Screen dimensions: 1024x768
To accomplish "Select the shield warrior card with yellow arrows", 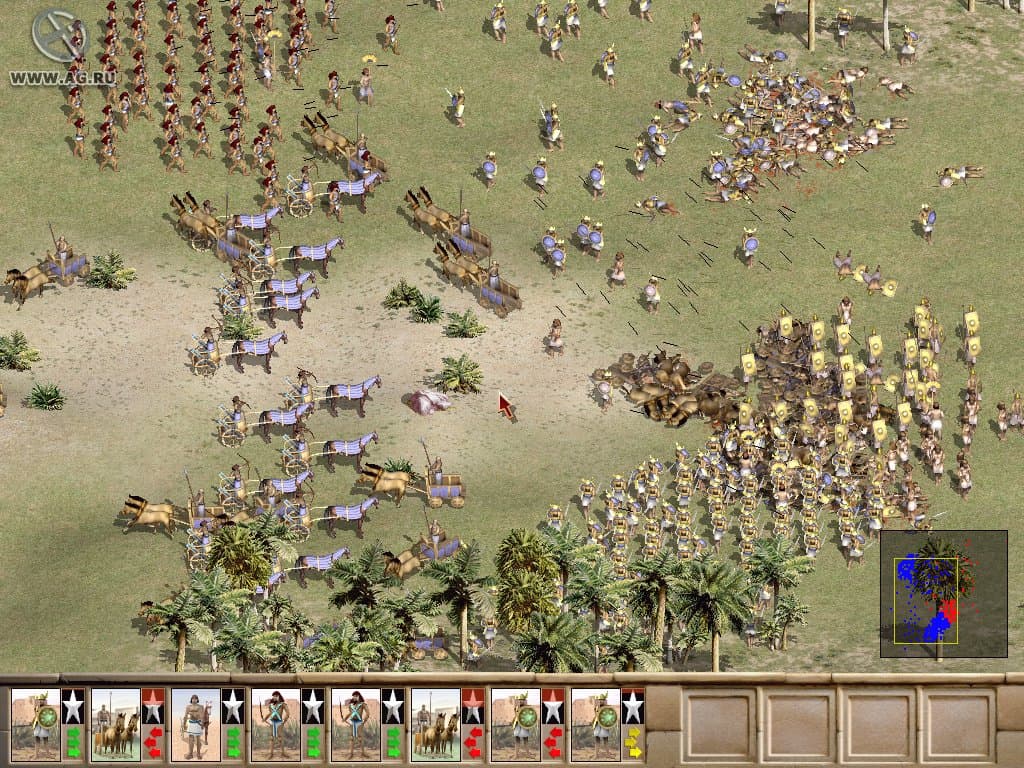I will (596, 723).
